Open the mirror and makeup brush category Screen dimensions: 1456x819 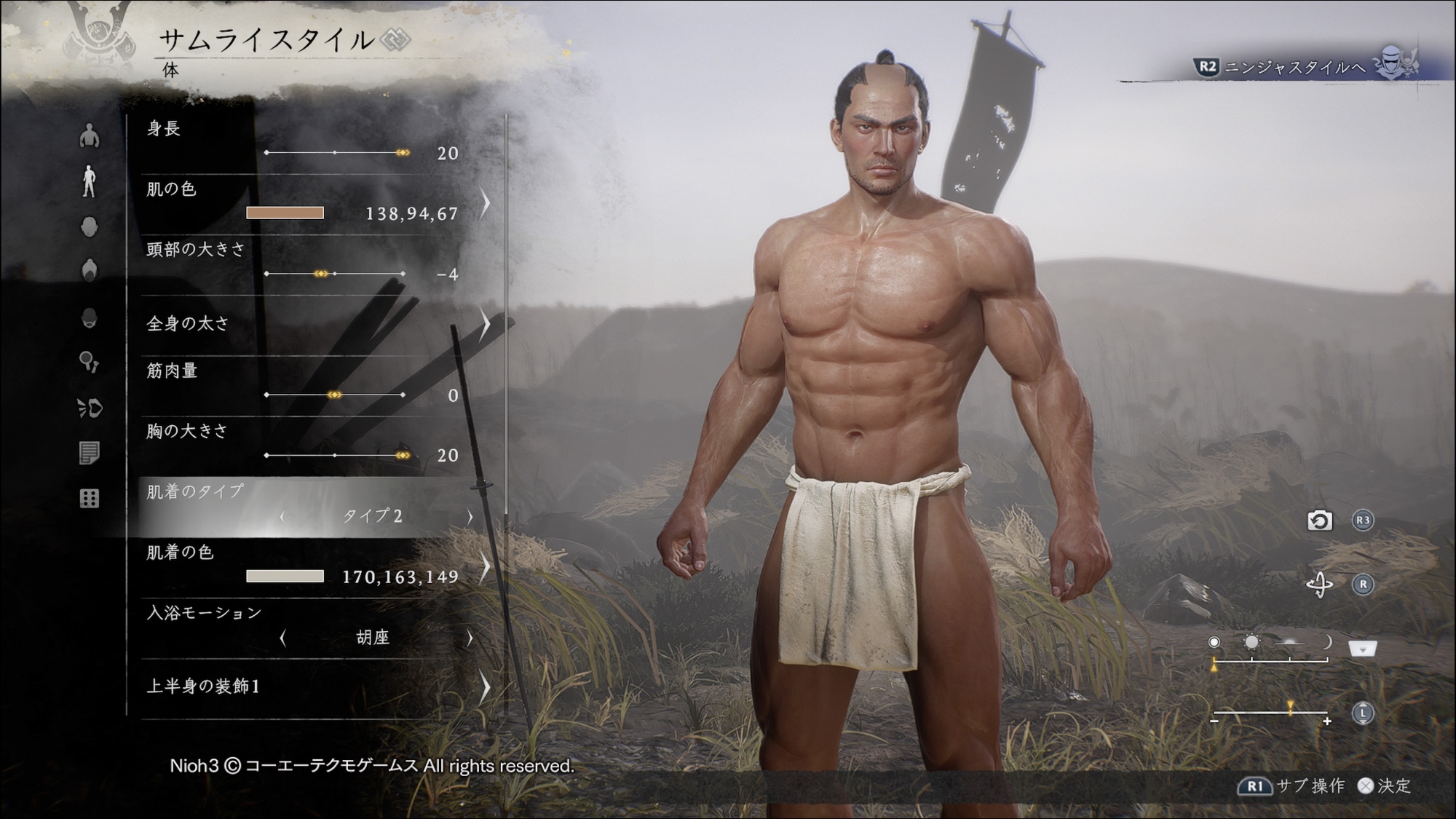89,362
